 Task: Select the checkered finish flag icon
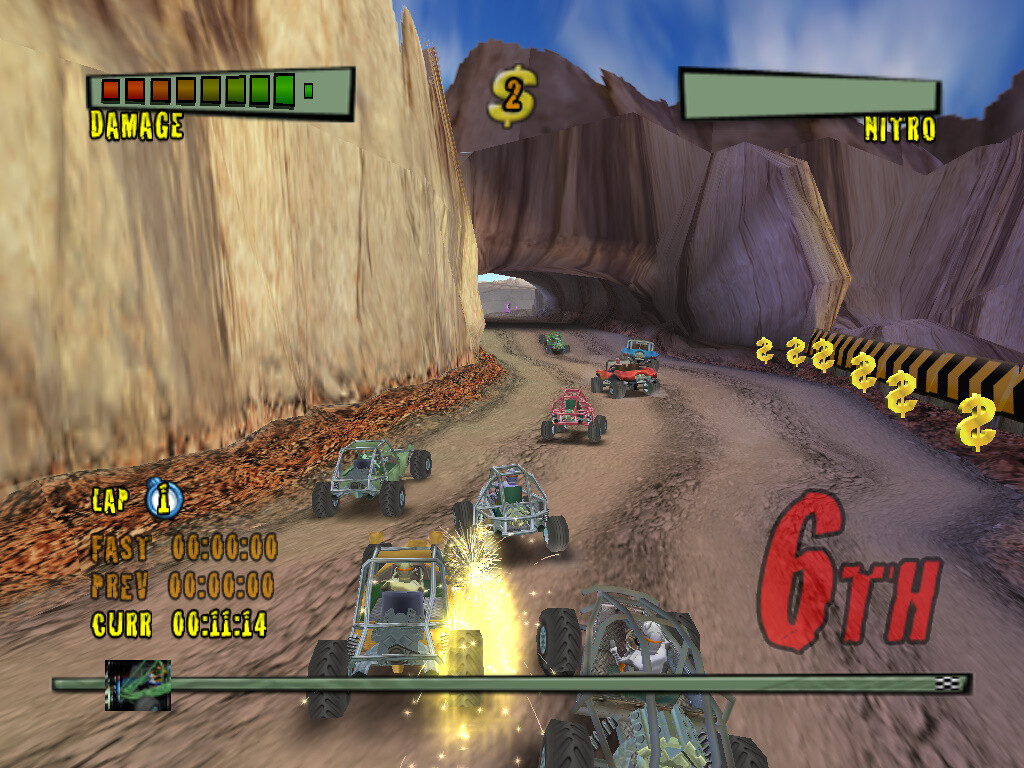(x=946, y=683)
